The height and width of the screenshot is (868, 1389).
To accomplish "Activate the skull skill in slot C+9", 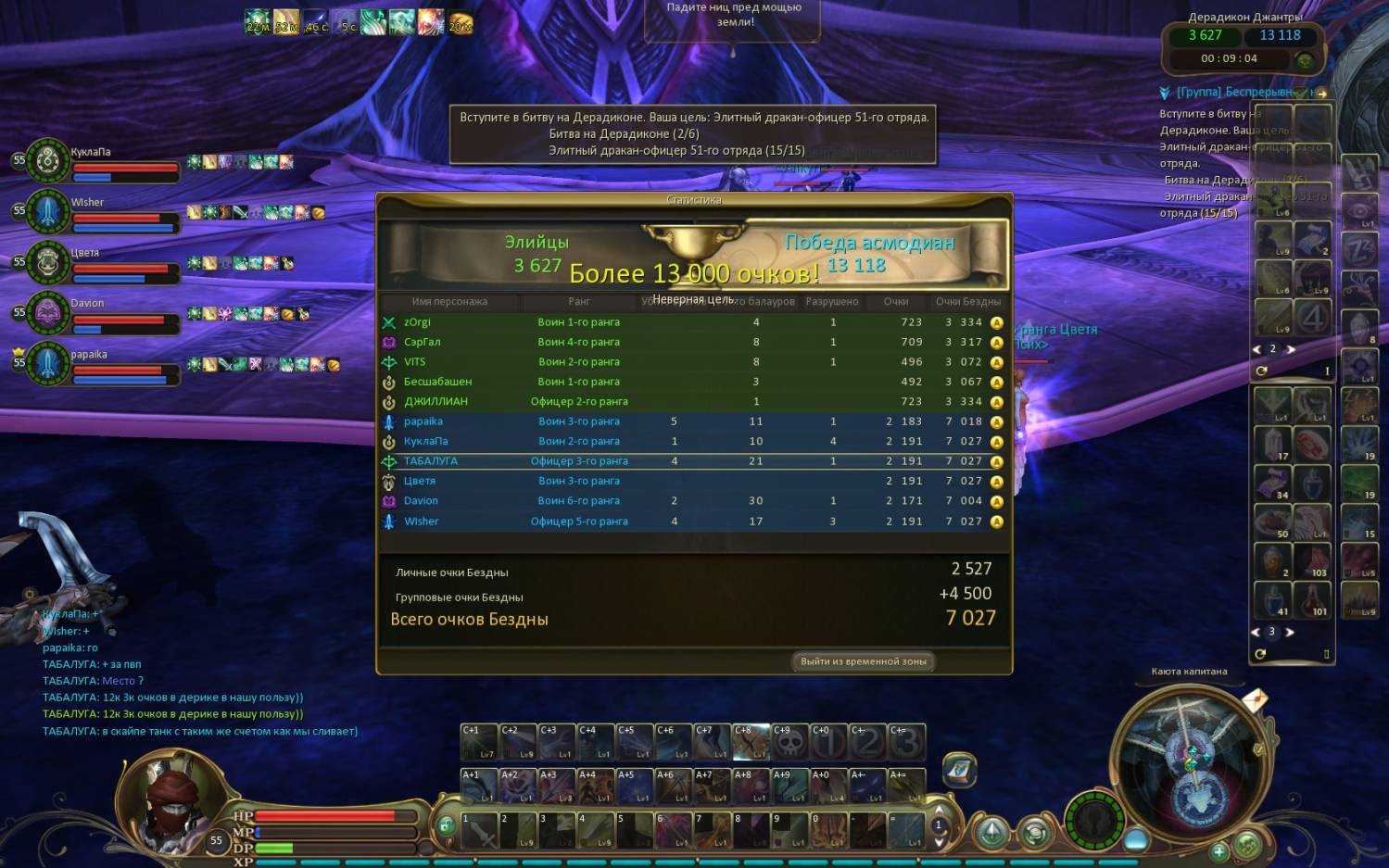I will click(789, 742).
